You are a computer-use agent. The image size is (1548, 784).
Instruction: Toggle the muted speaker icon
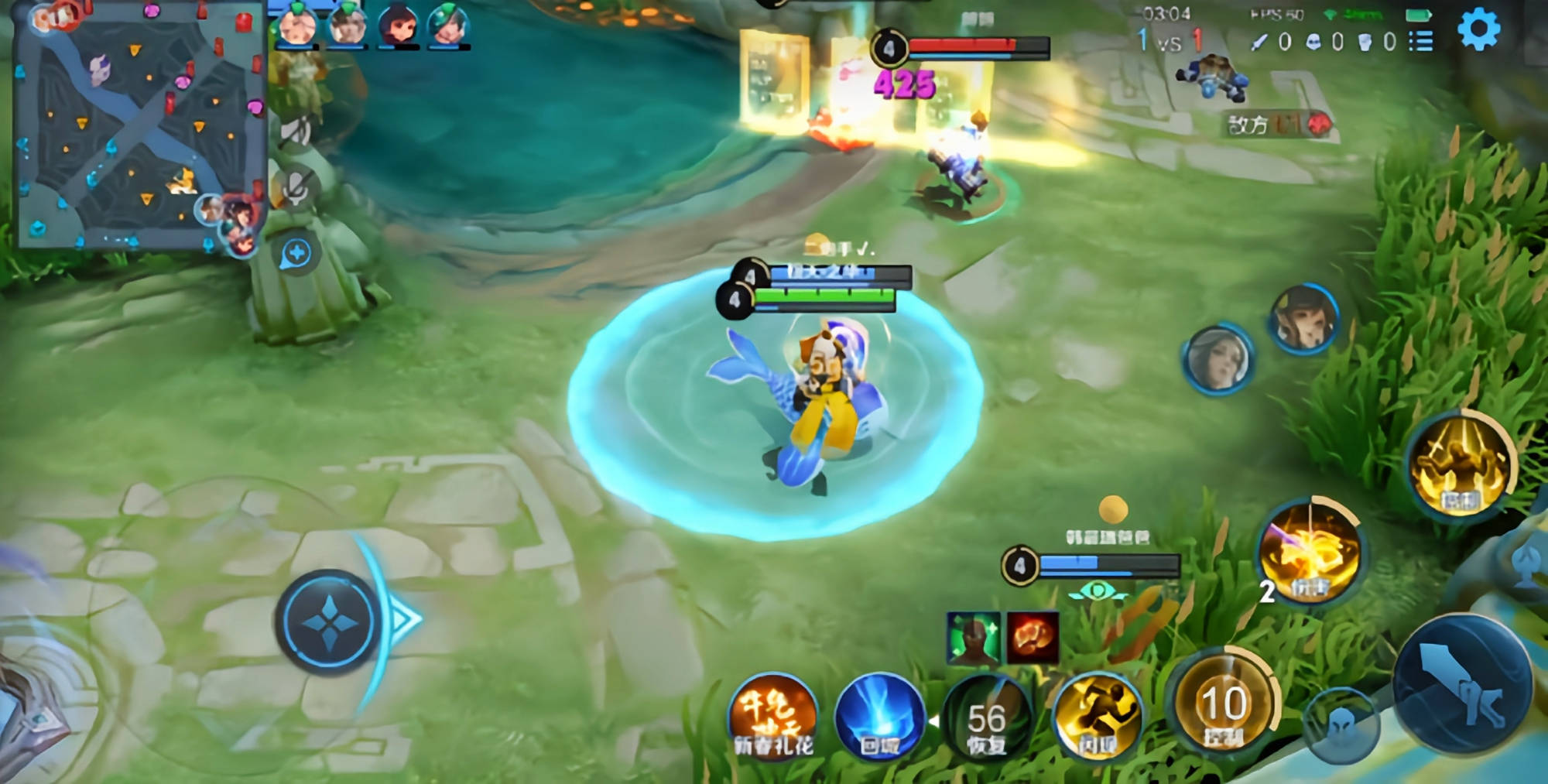(x=295, y=132)
